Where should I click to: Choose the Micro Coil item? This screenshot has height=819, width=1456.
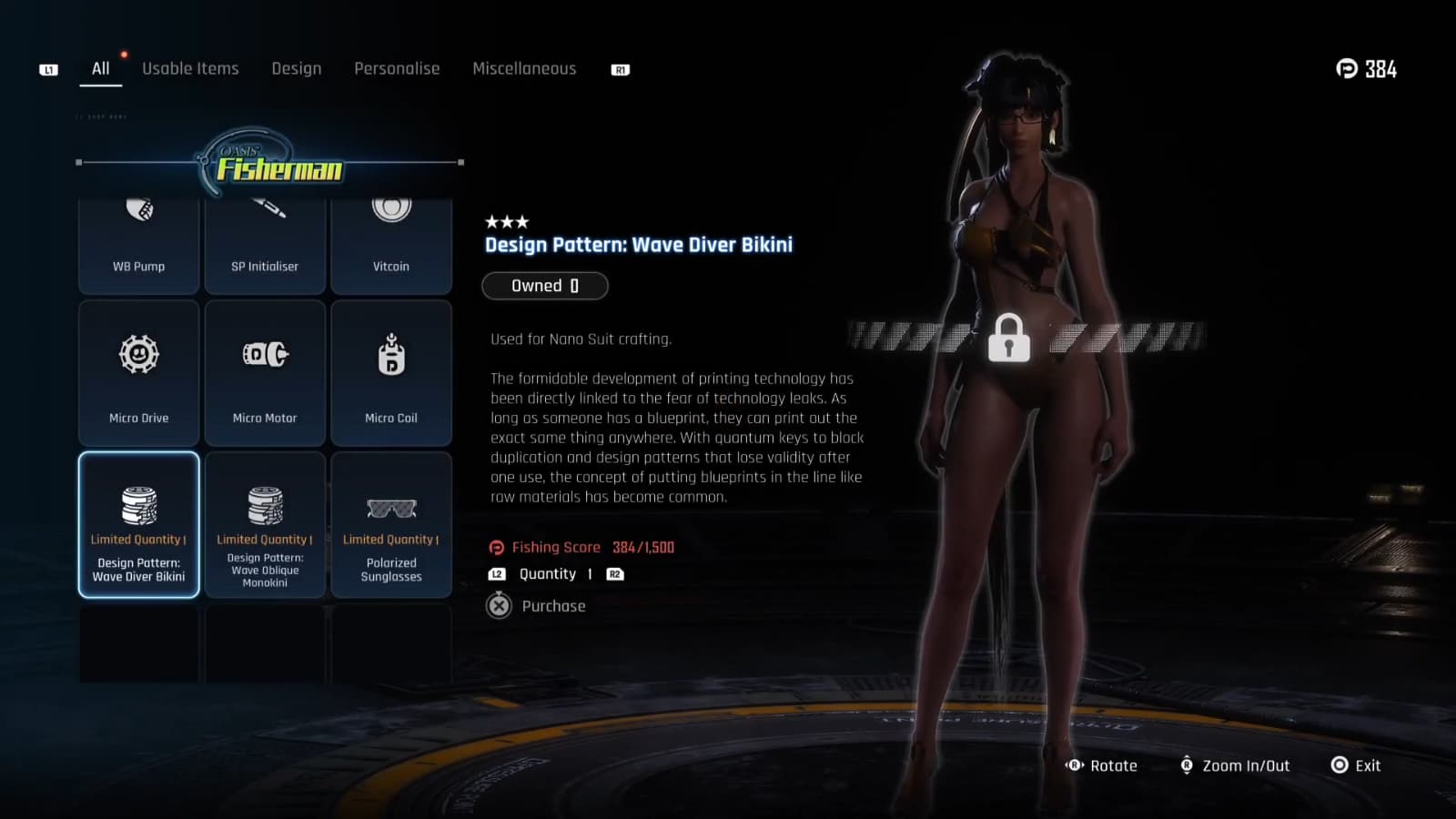[x=391, y=373]
